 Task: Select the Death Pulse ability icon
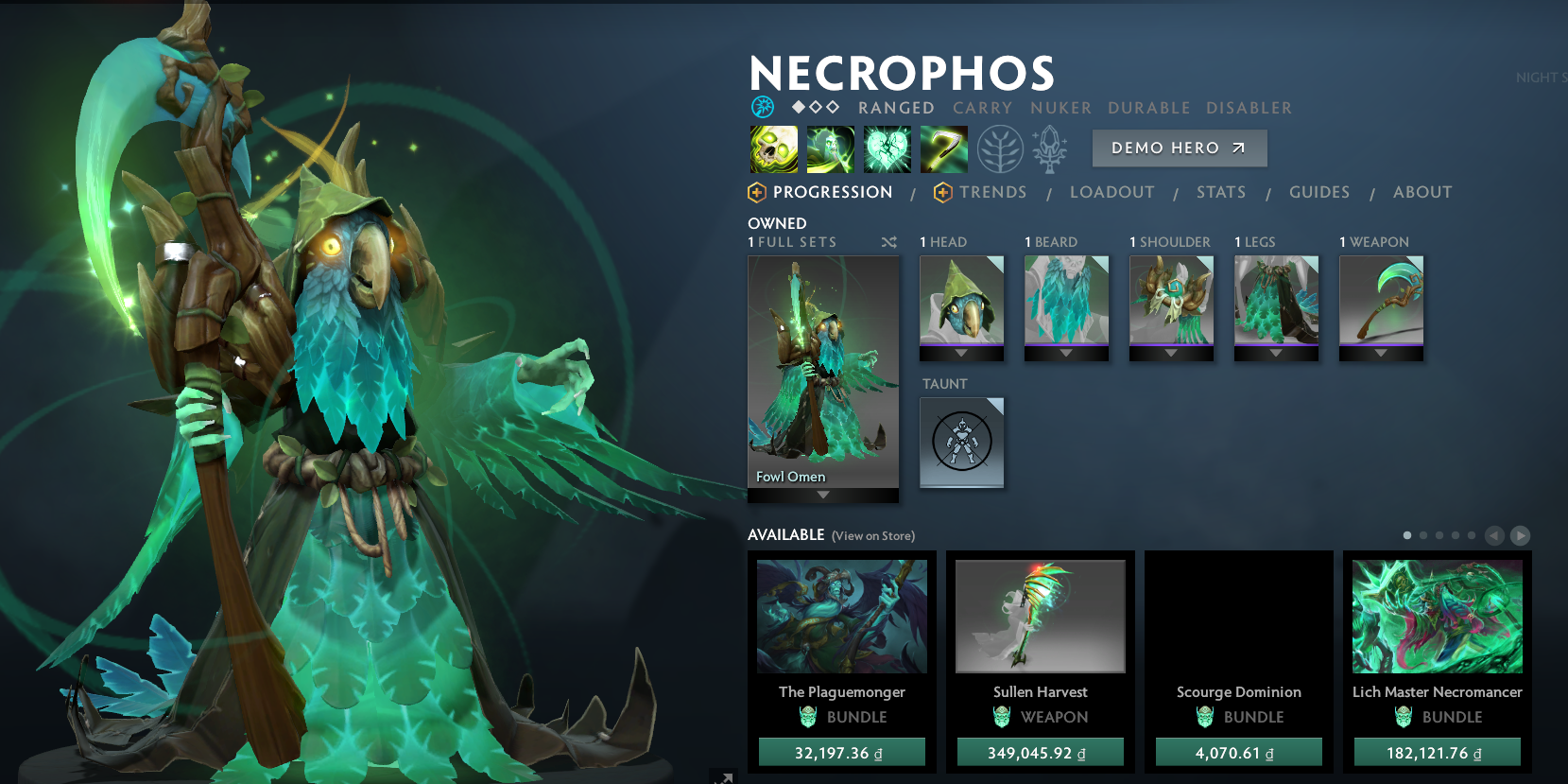pyautogui.click(x=773, y=149)
